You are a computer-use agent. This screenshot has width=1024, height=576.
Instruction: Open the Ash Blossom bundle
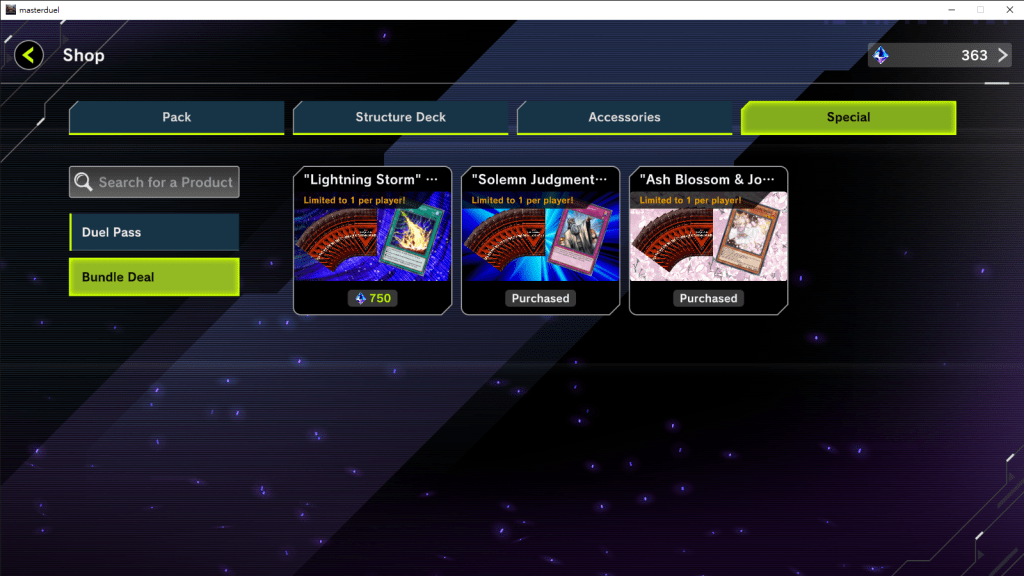[708, 240]
